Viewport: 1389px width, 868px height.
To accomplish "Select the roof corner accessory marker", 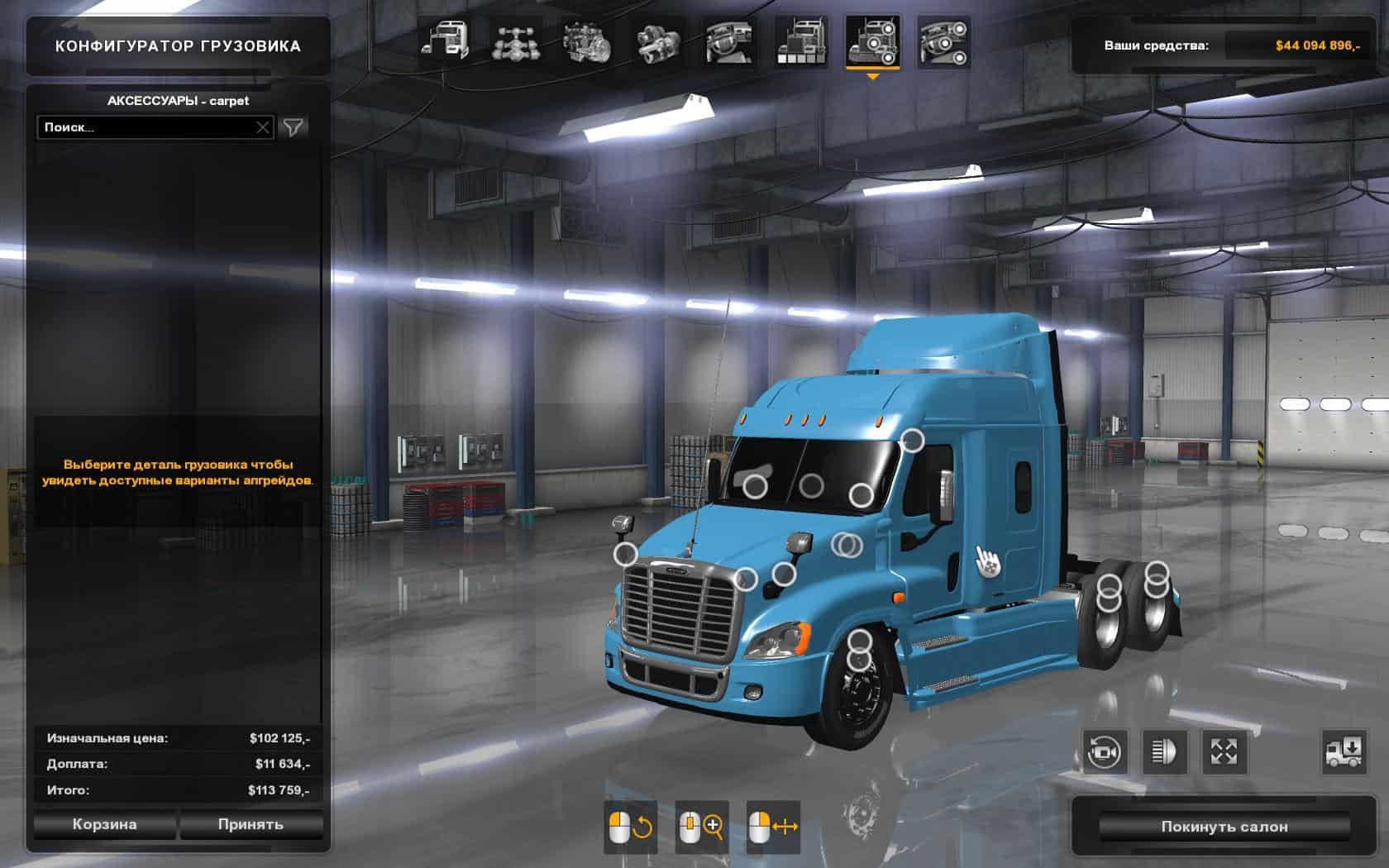I will pos(912,441).
